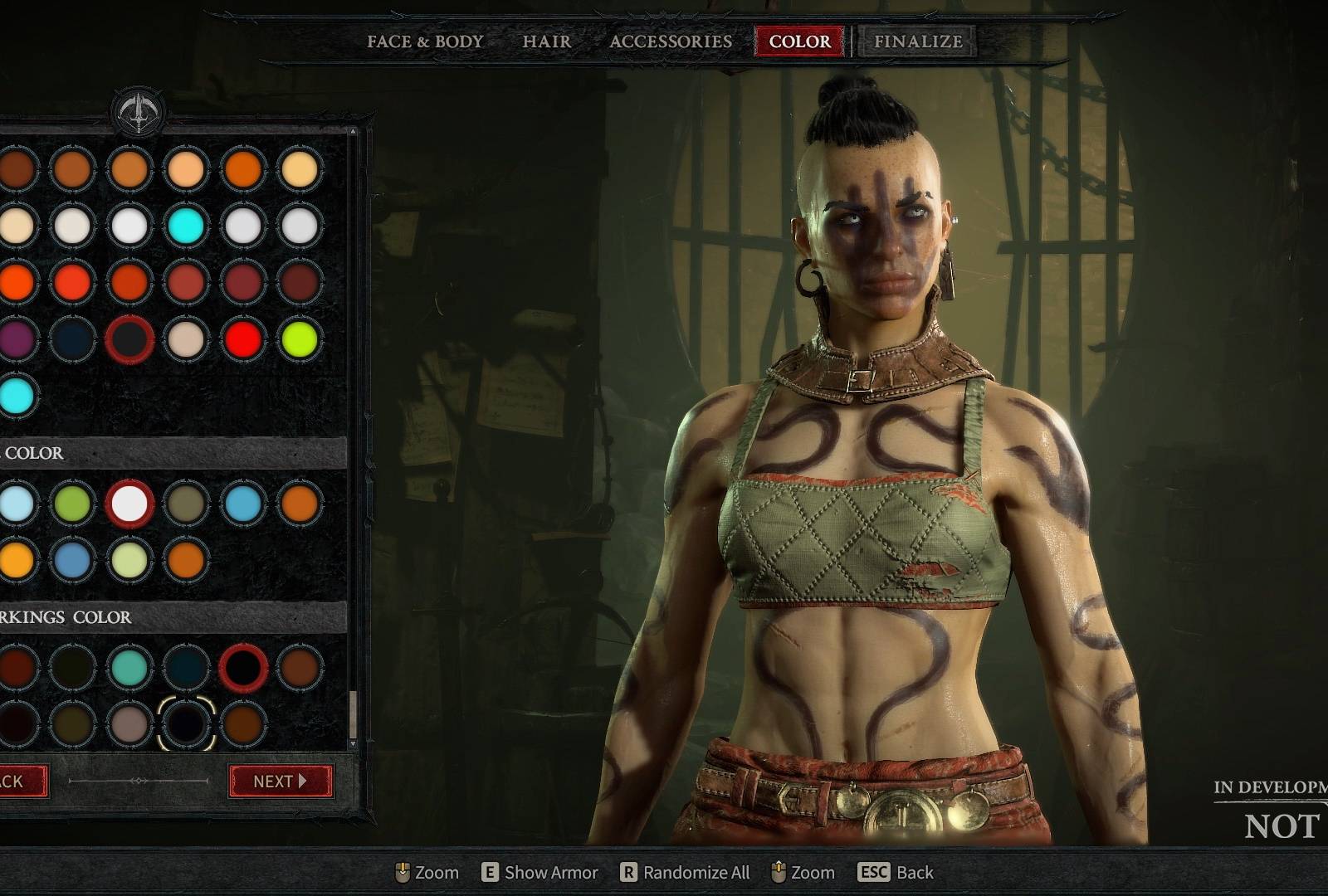Switch to the Face & Body tab
Viewport: 1328px width, 896px height.
425,41
